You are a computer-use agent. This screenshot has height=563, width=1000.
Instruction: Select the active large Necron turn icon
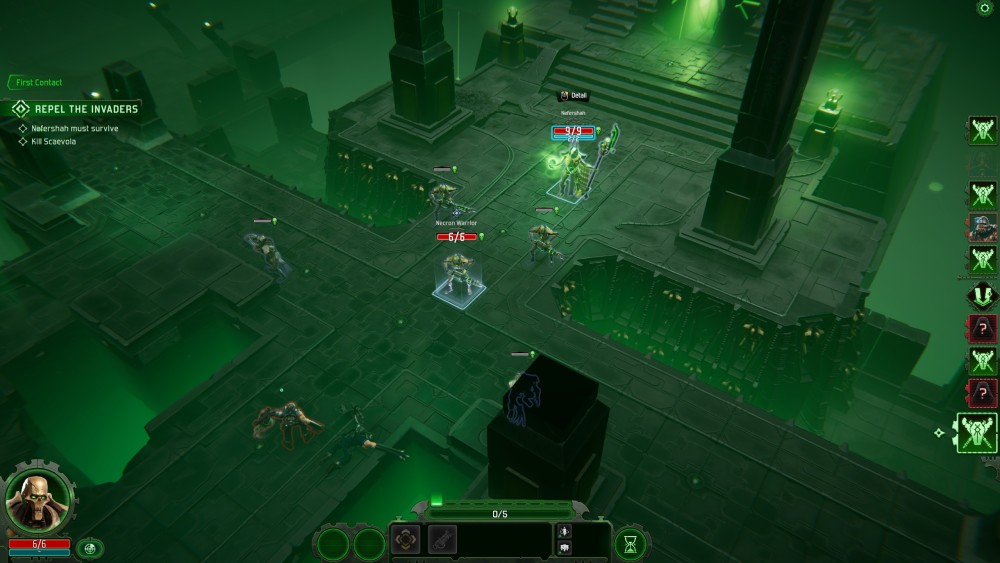(x=977, y=433)
